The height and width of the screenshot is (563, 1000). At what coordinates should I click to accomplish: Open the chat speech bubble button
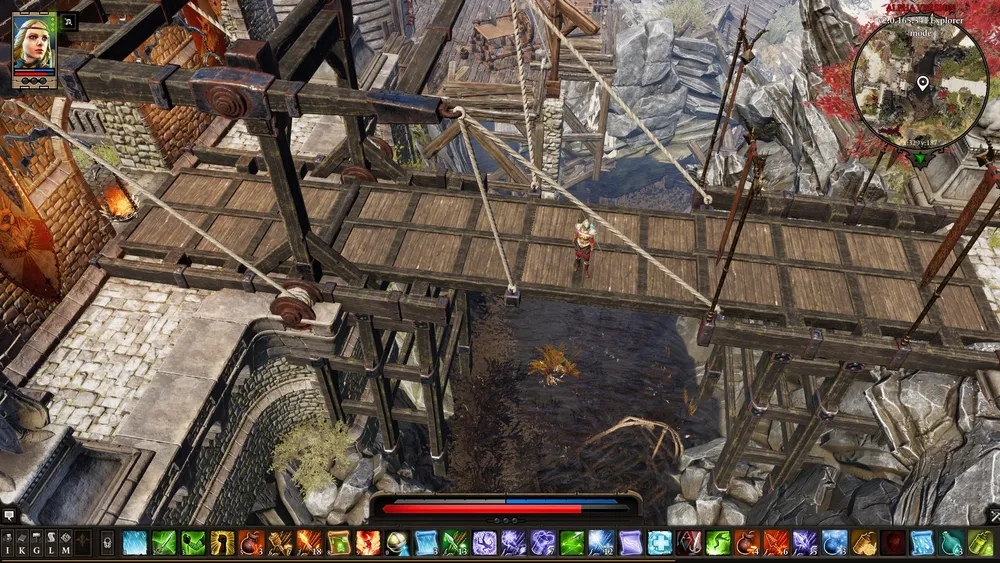tap(8, 515)
